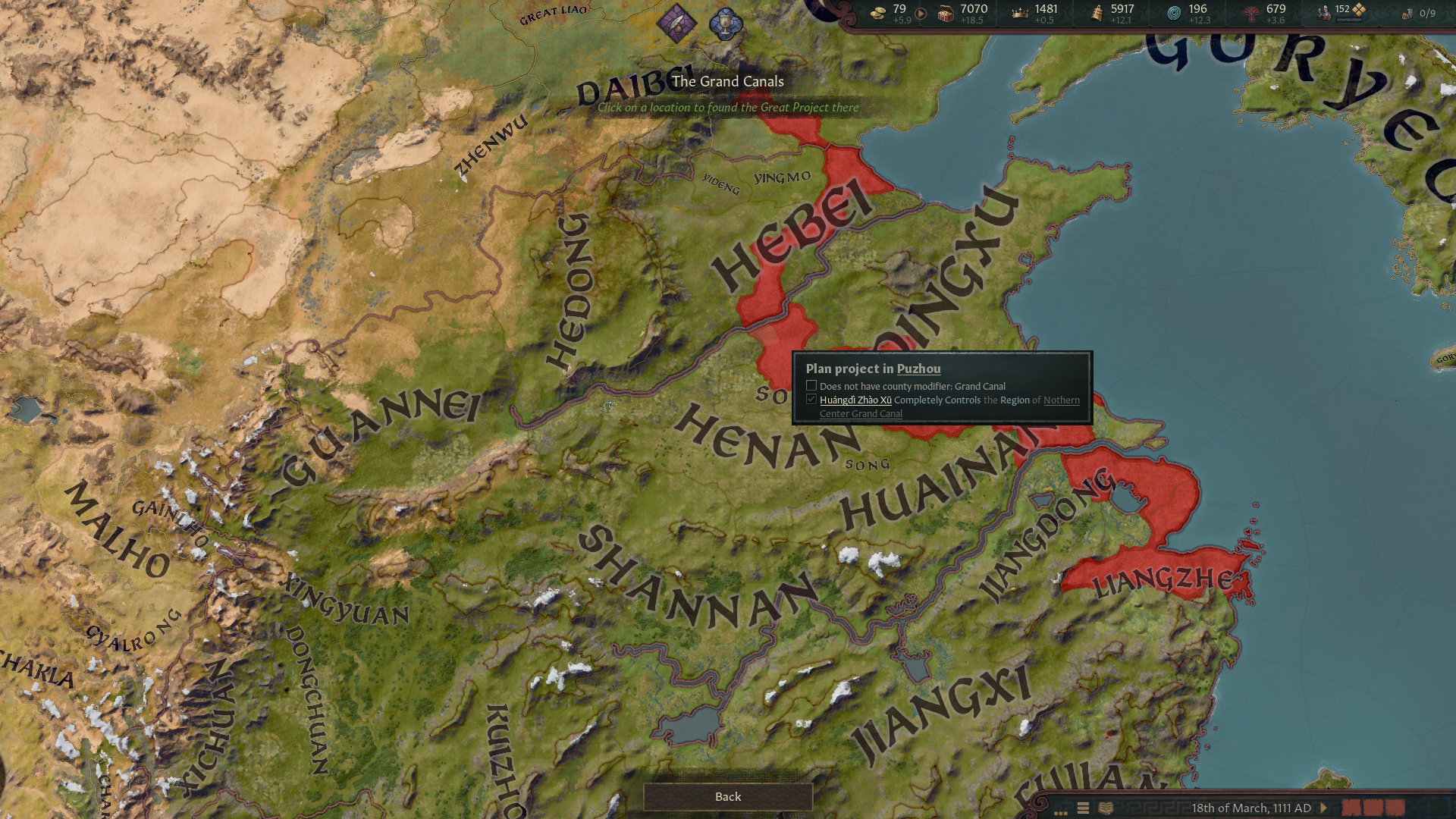Click the bell resource icon
1456x819 pixels.
pos(1096,12)
